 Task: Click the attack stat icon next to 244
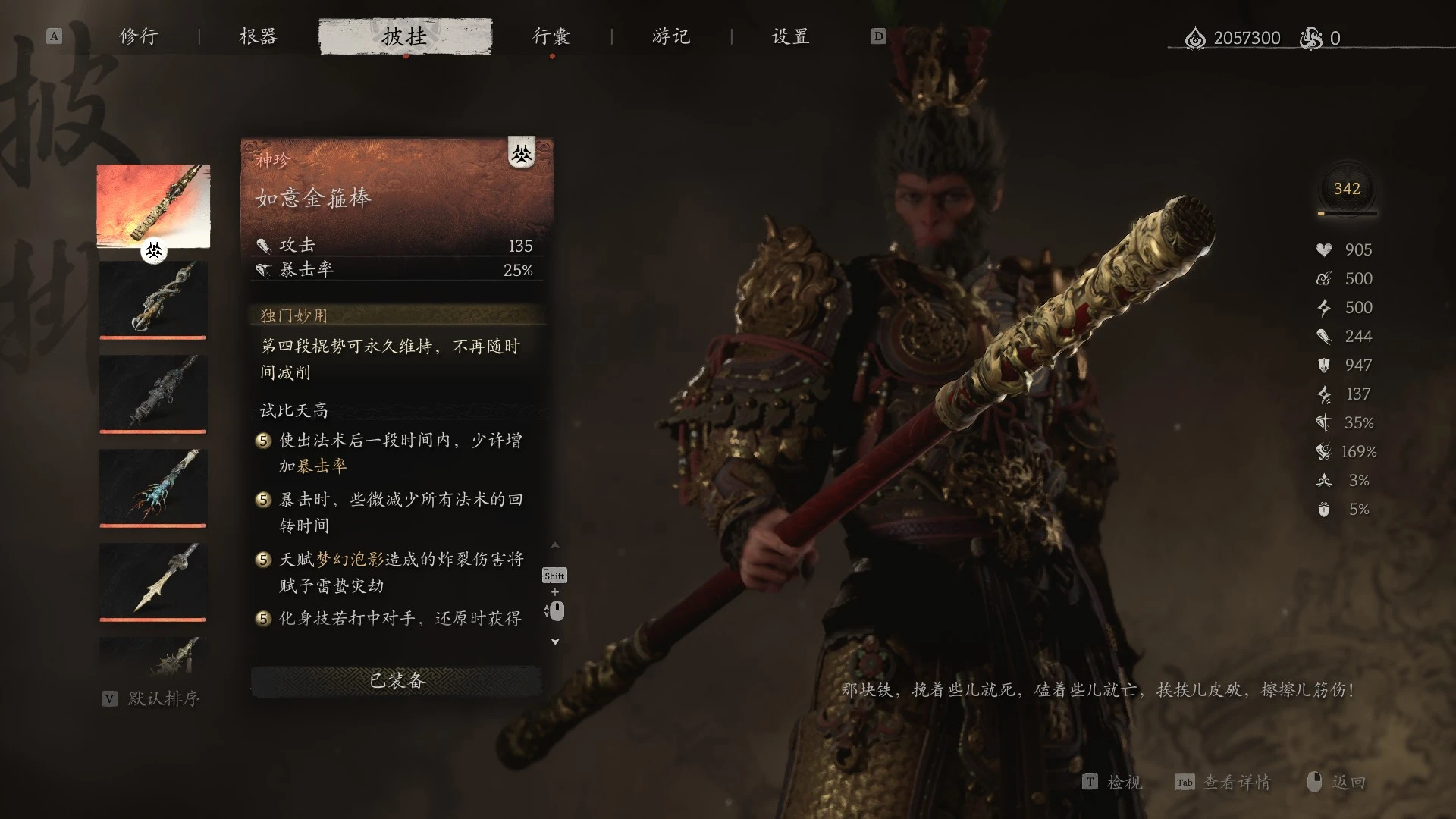[x=1323, y=336]
